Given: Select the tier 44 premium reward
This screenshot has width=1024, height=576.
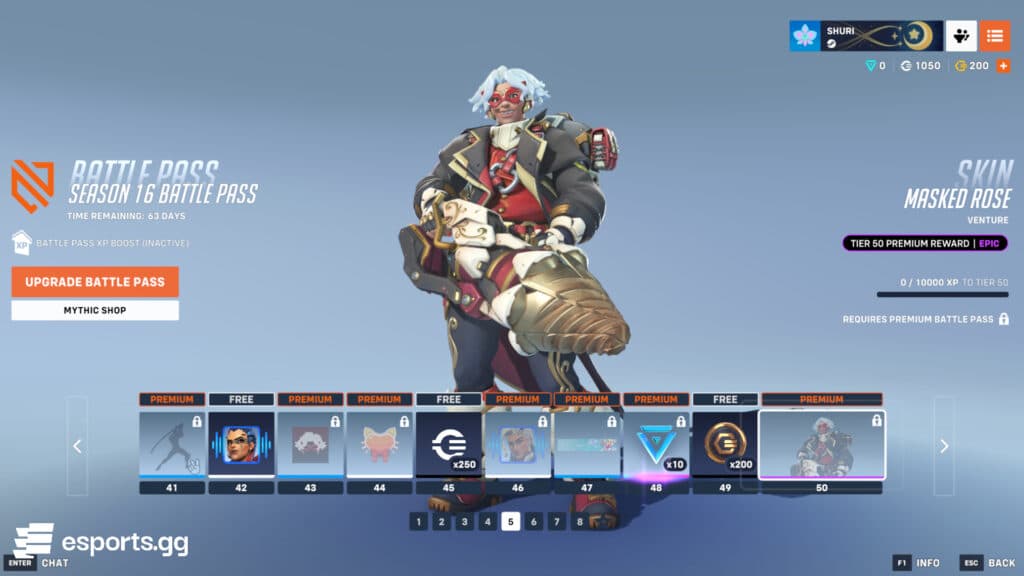Looking at the screenshot, I should (x=379, y=444).
